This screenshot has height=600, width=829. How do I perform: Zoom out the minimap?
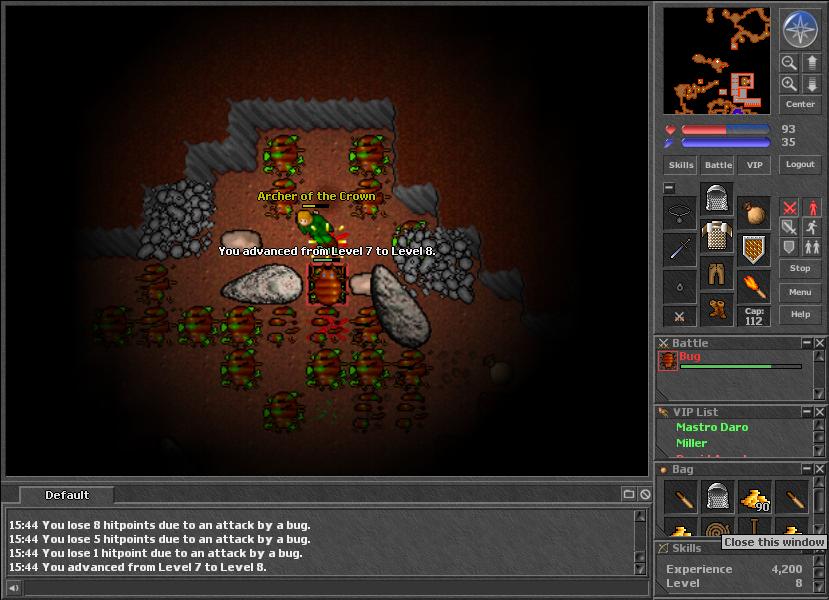point(789,63)
